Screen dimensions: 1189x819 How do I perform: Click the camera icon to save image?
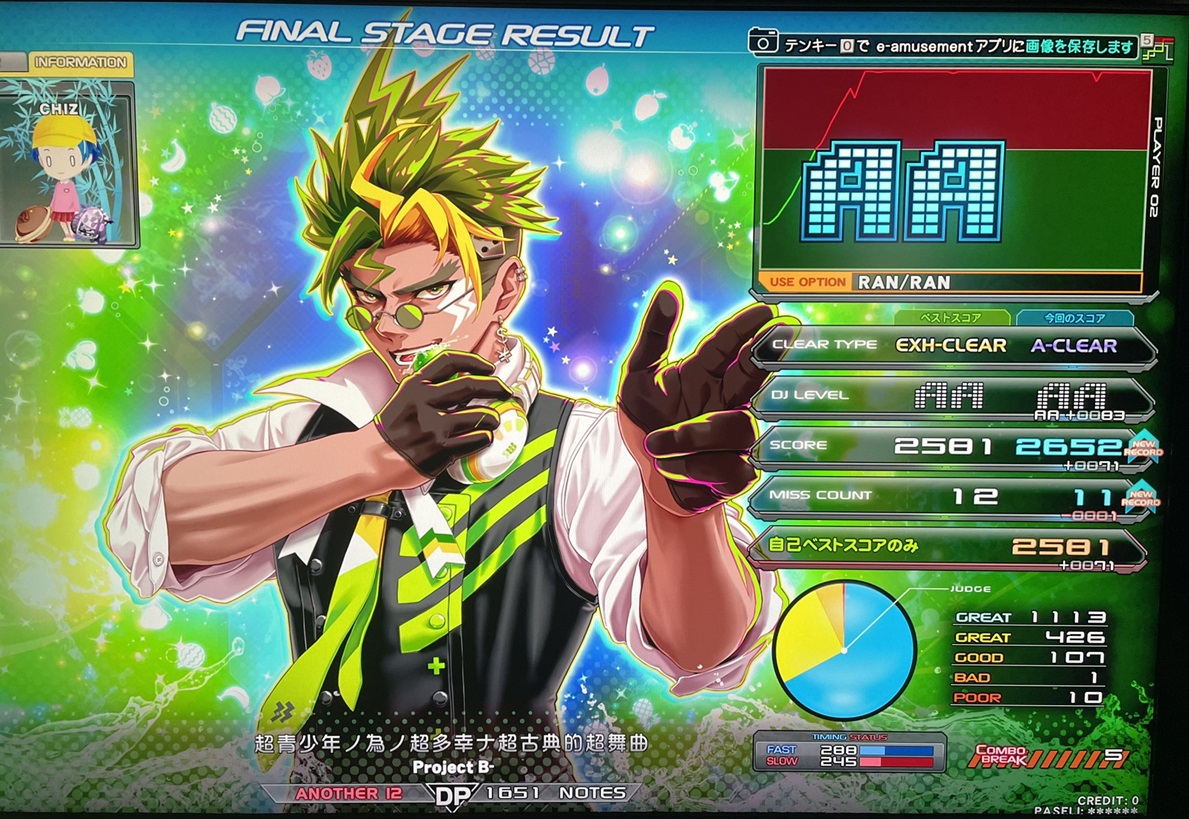[x=763, y=42]
